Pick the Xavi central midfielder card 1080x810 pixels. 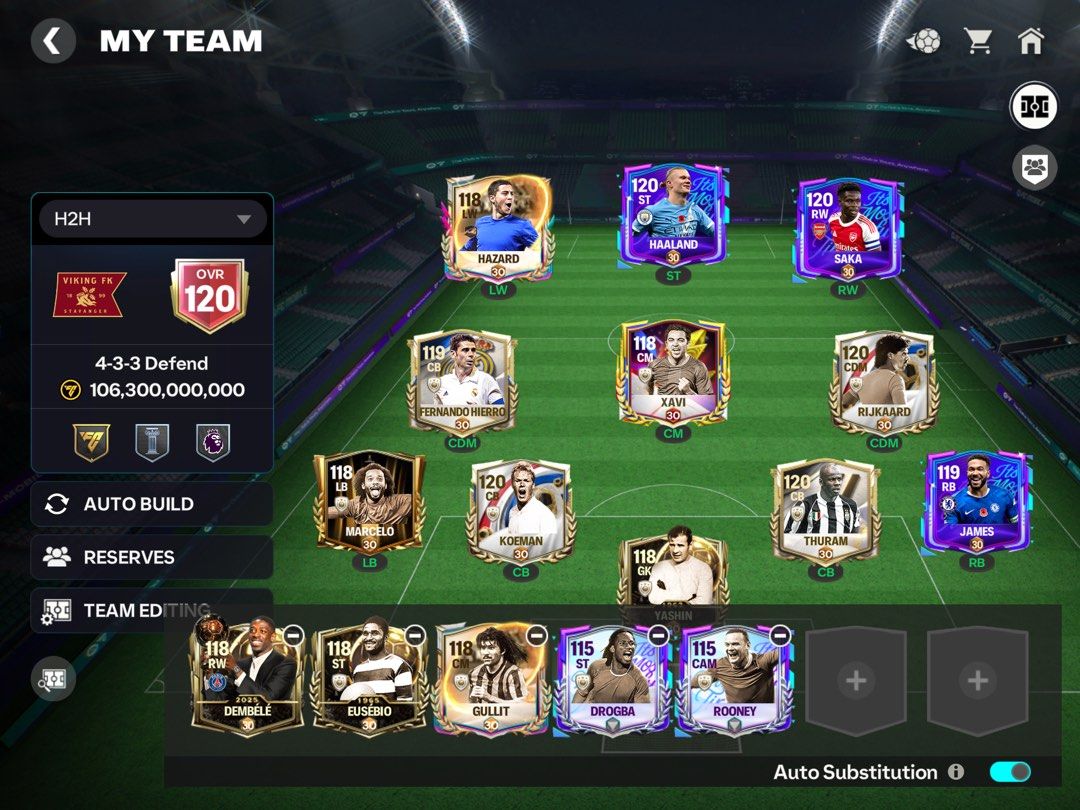point(672,370)
